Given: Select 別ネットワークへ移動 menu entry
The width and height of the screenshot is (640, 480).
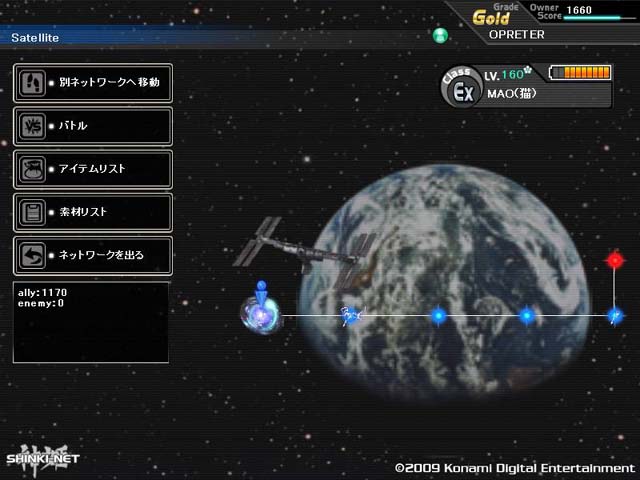Looking at the screenshot, I should click(92, 82).
